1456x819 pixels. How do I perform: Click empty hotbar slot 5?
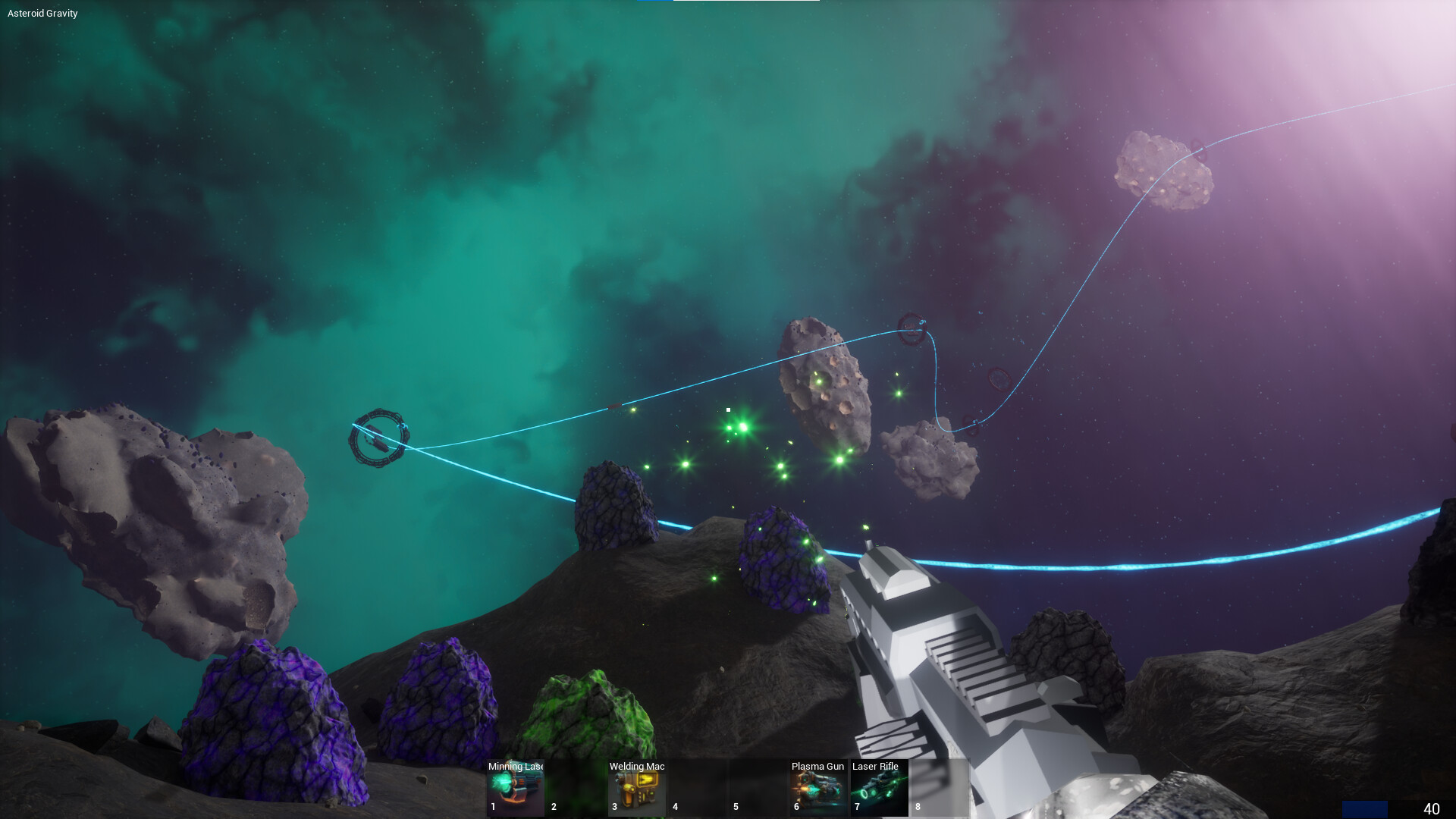pyautogui.click(x=757, y=787)
